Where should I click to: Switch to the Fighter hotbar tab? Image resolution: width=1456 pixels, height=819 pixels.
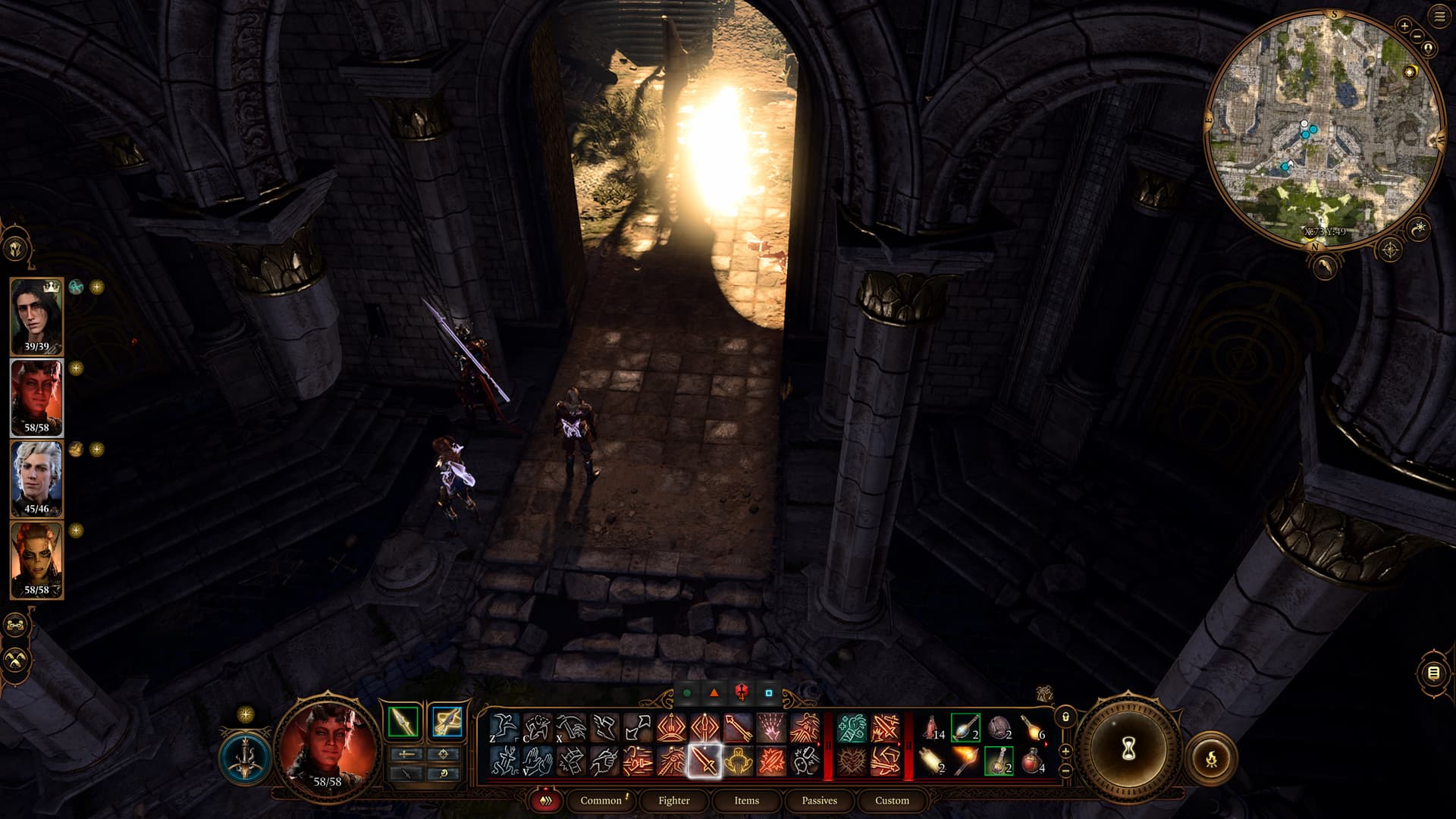click(673, 800)
